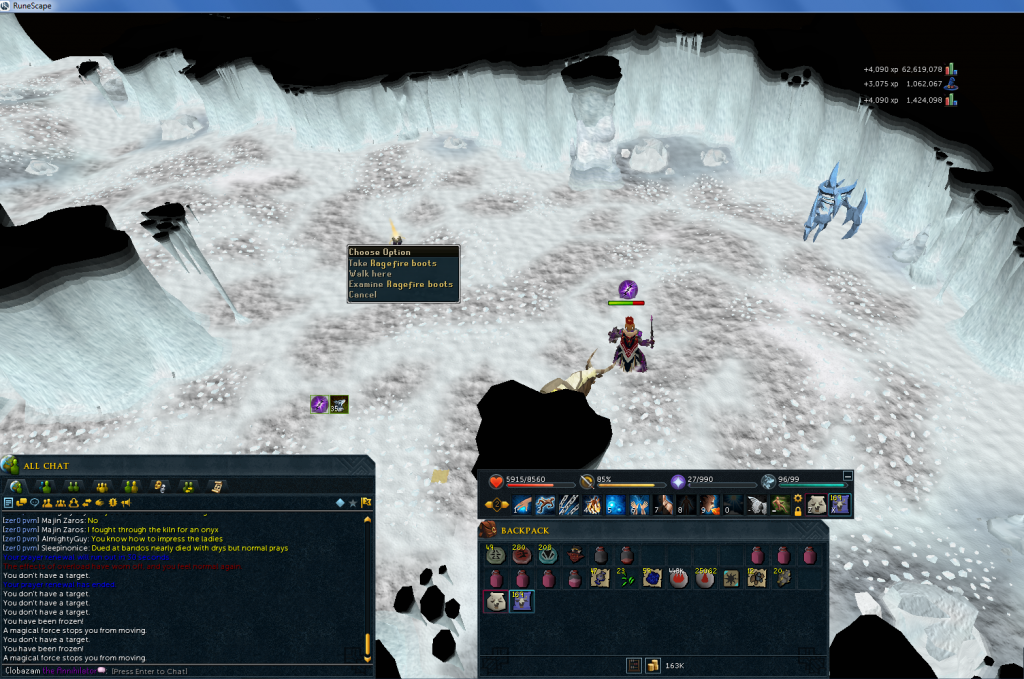Activate the glowing blue orb ability in slot 5
The width and height of the screenshot is (1024, 679).
click(614, 505)
